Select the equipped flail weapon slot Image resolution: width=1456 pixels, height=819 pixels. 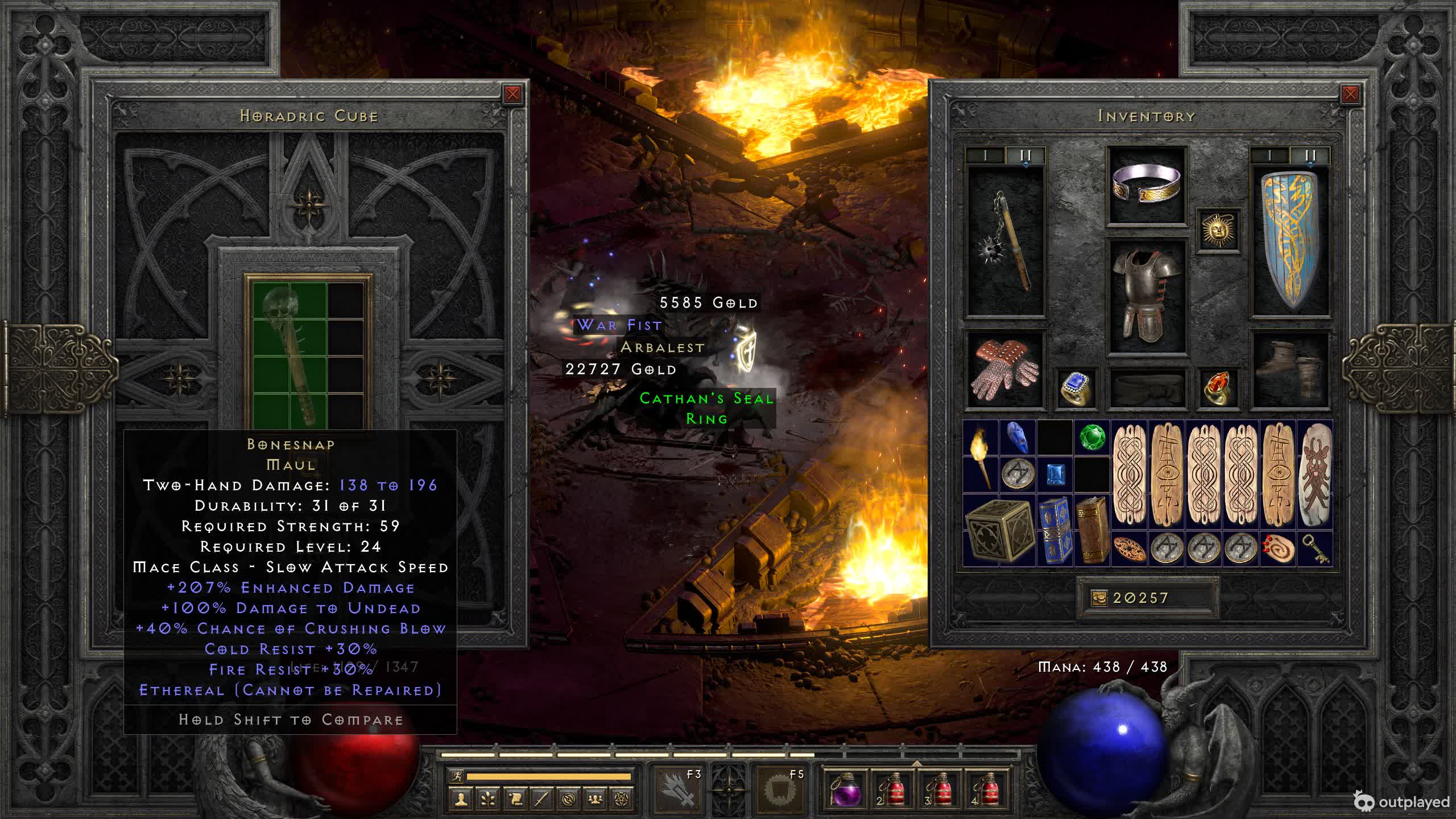click(x=1006, y=241)
